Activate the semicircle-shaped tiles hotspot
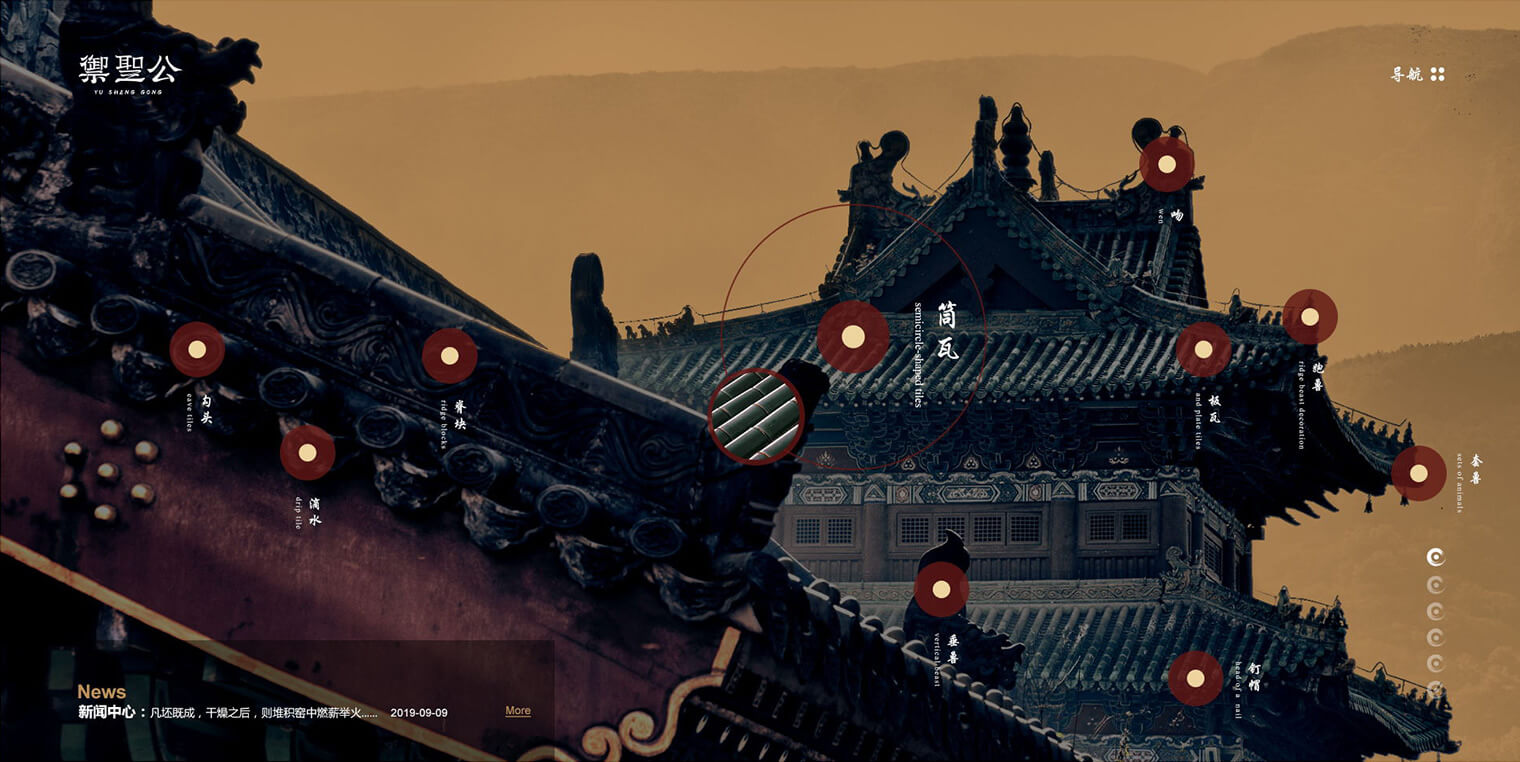This screenshot has width=1520, height=762. 853,337
